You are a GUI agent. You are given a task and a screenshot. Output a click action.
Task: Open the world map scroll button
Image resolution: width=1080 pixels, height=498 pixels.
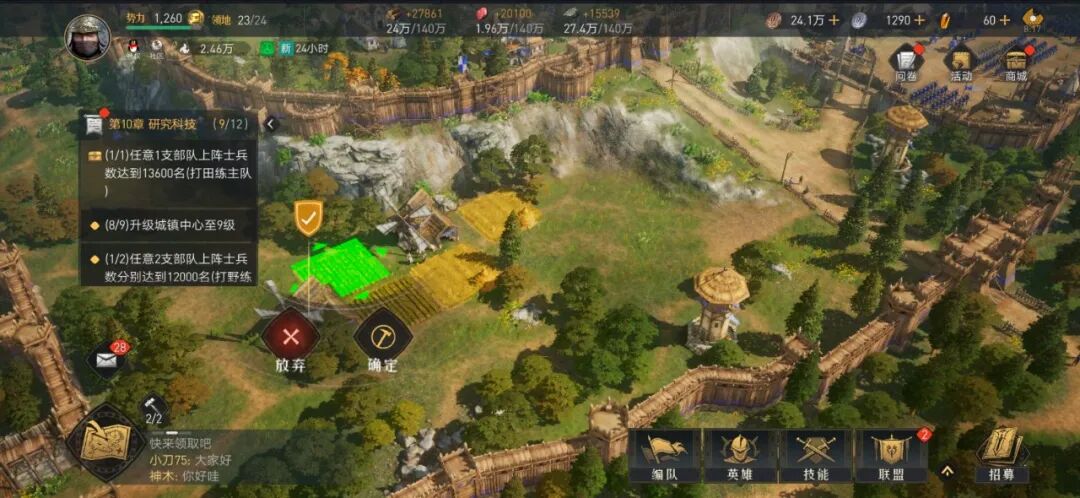click(x=105, y=440)
